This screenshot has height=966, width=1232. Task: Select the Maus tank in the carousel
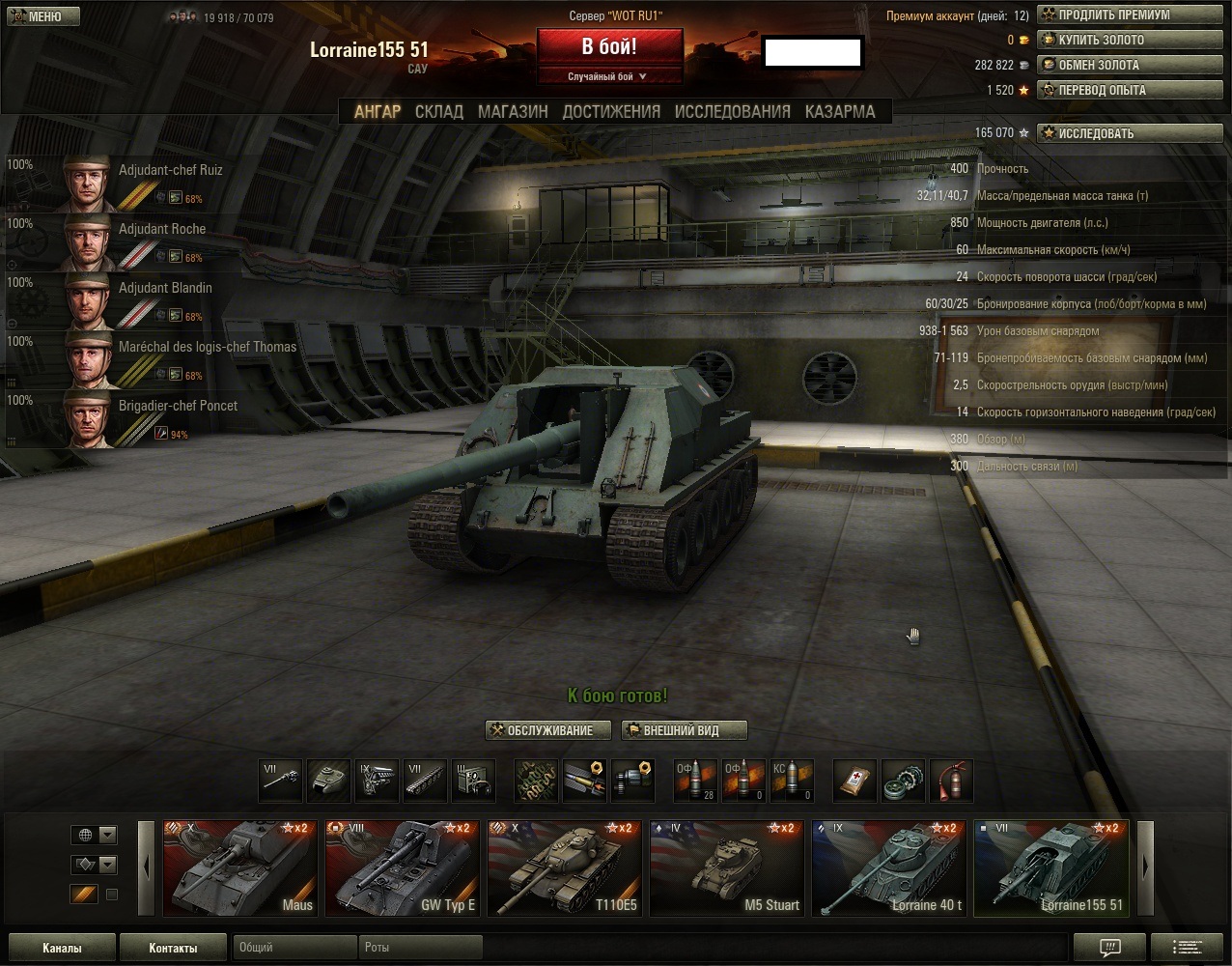(x=238, y=867)
